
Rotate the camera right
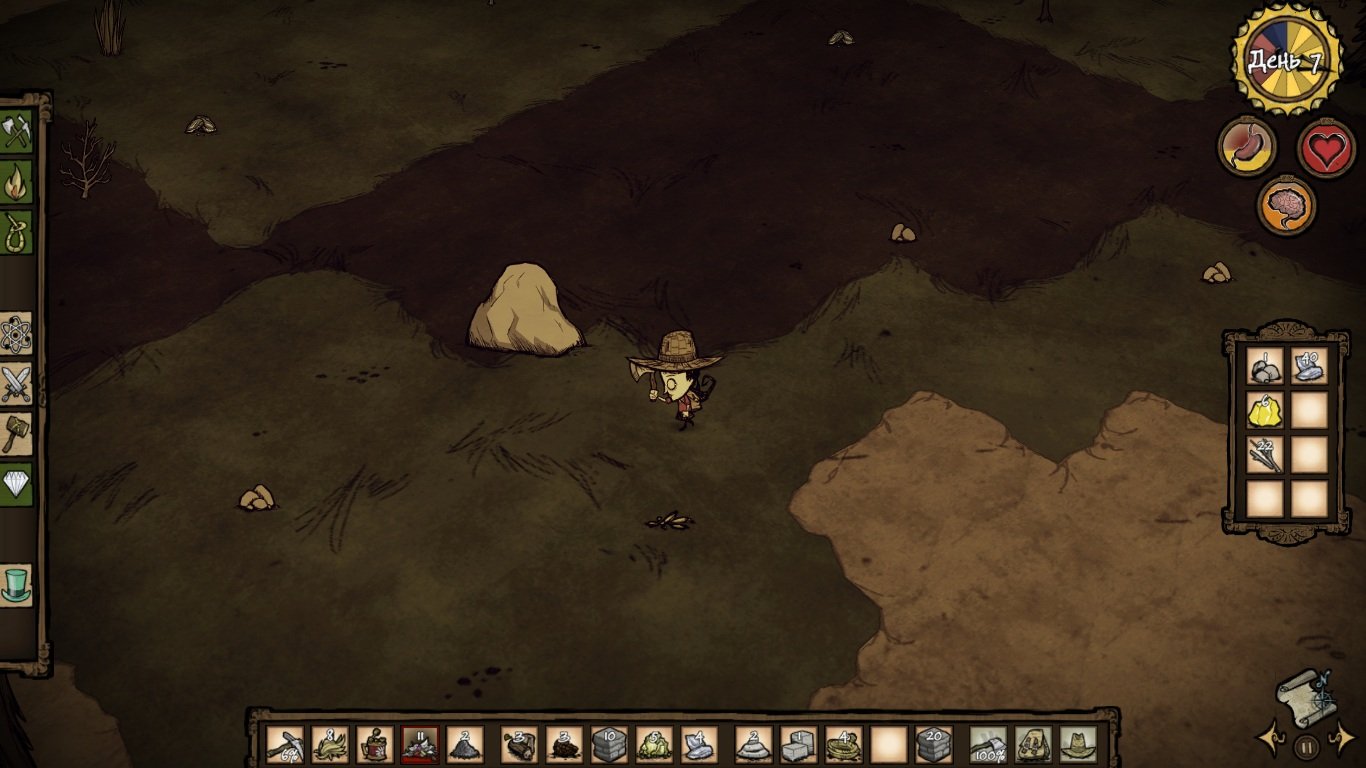(1340, 740)
